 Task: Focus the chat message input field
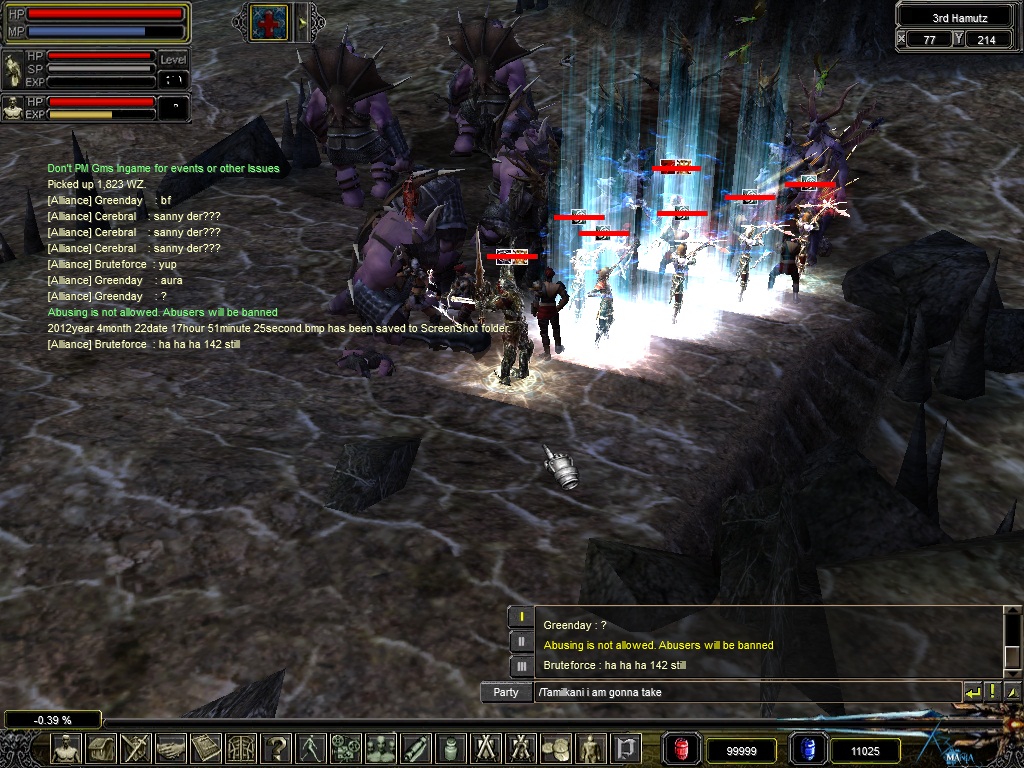coord(745,692)
